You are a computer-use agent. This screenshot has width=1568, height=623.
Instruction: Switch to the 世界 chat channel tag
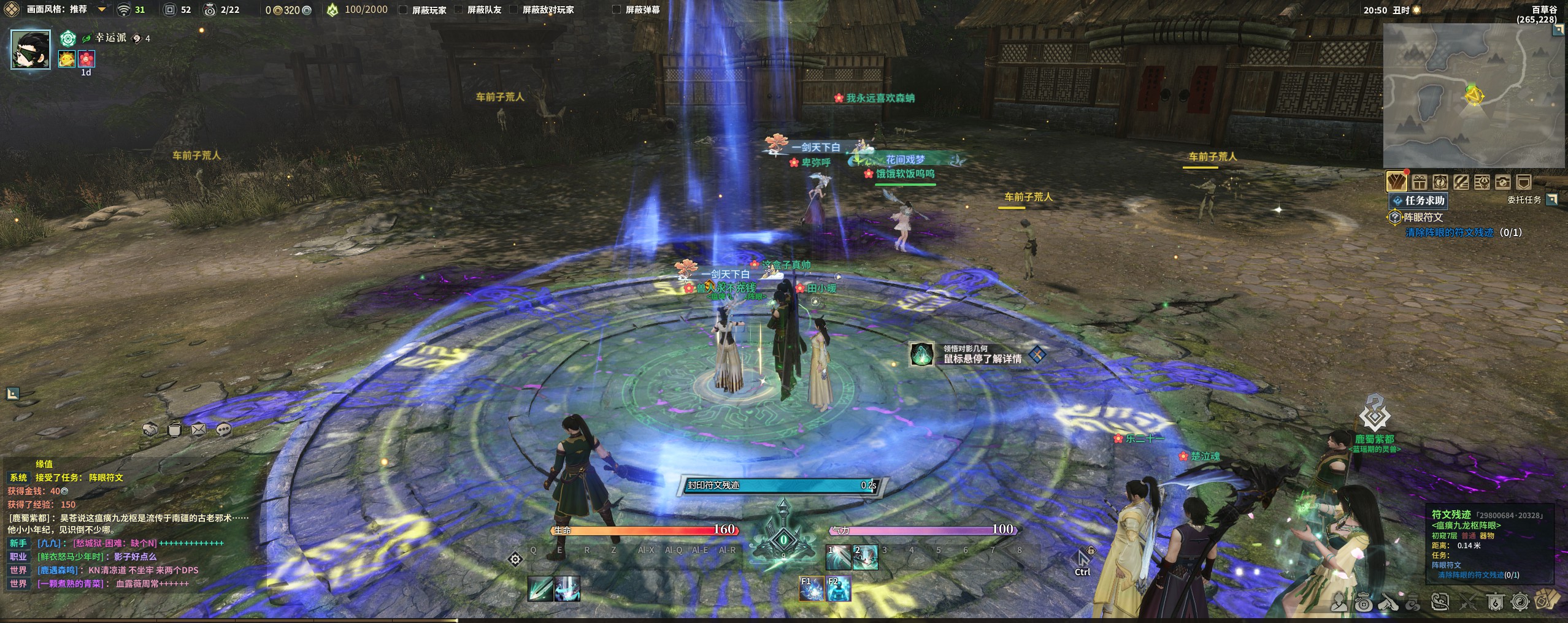pos(18,570)
